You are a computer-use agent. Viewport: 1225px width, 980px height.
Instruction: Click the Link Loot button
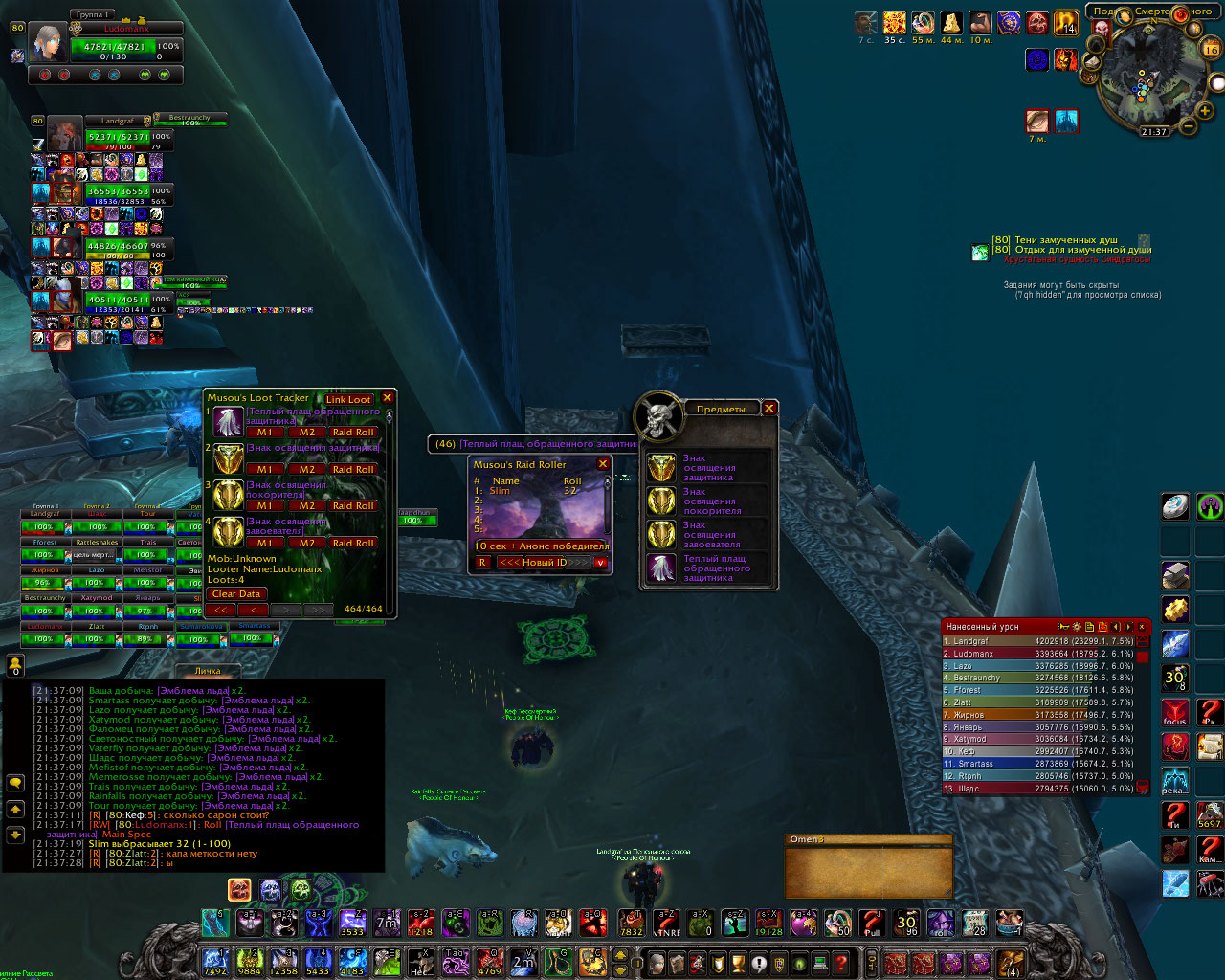pyautogui.click(x=348, y=399)
